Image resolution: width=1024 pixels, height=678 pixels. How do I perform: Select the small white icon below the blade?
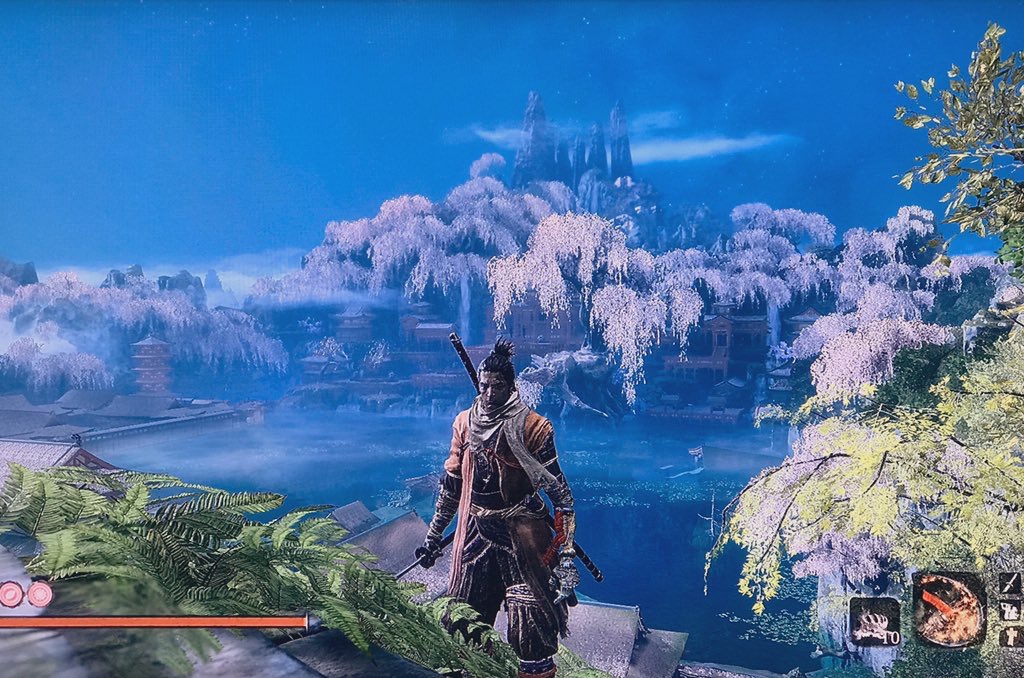(1010, 610)
